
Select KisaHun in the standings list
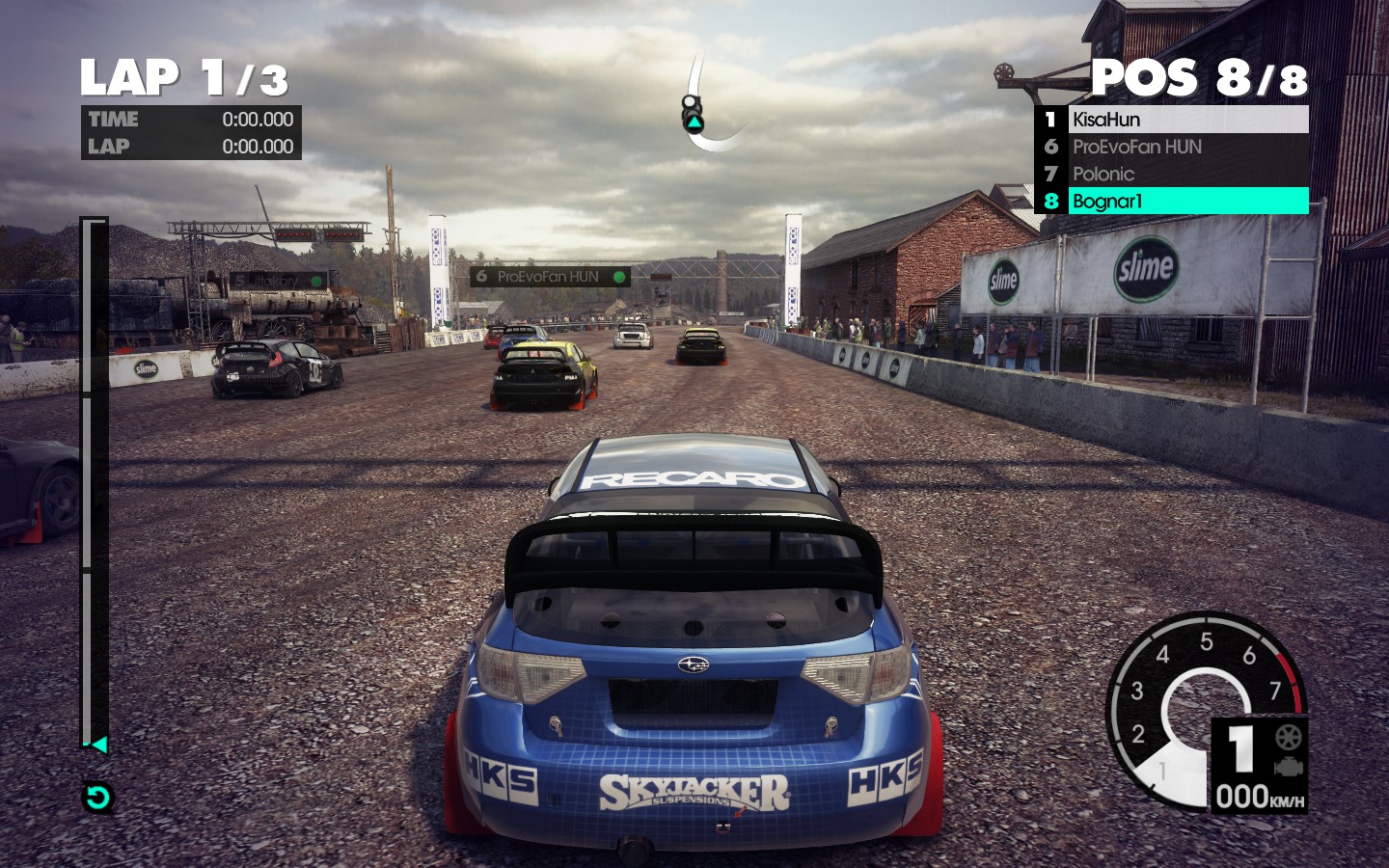(x=1171, y=120)
